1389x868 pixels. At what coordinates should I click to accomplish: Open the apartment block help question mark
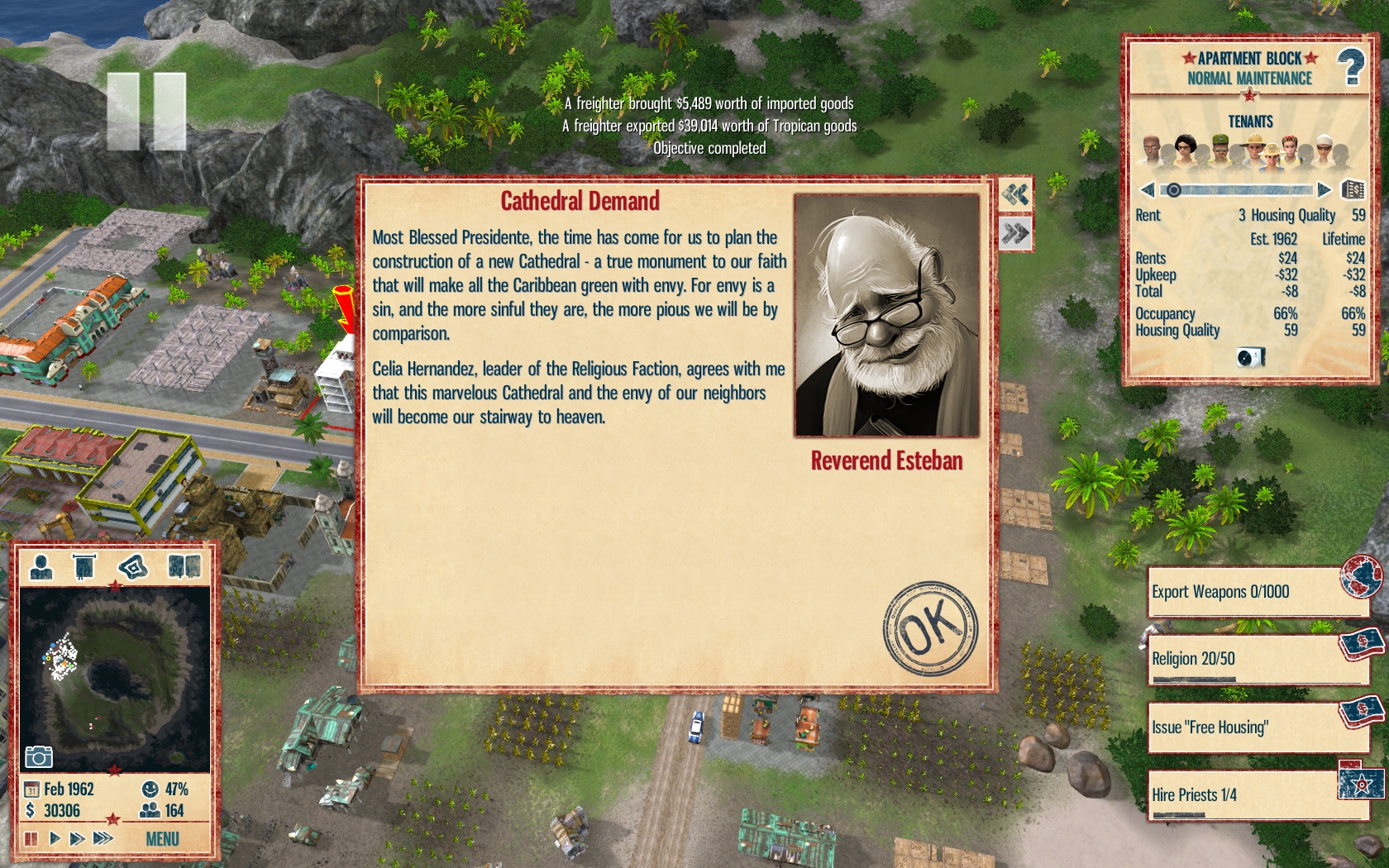click(1351, 66)
